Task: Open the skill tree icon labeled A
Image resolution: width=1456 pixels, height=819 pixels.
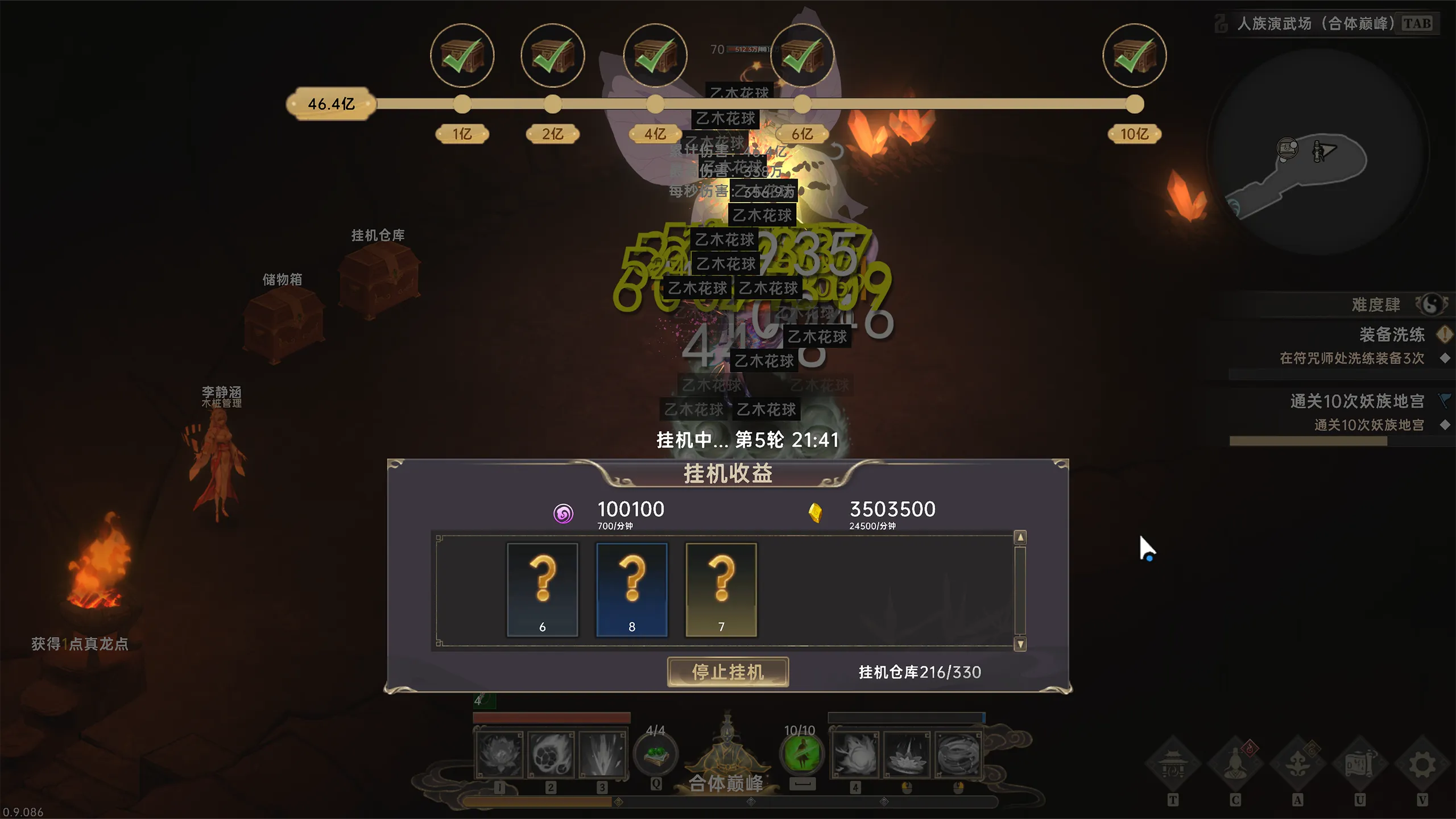Action: coord(1298,764)
